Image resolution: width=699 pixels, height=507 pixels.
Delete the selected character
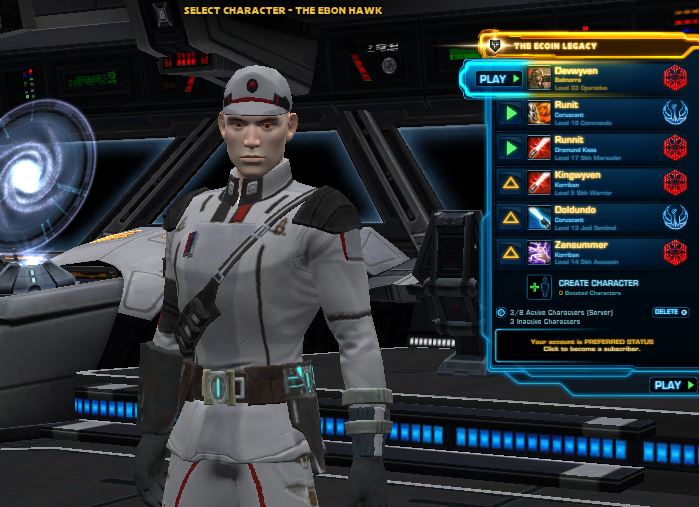tap(669, 313)
